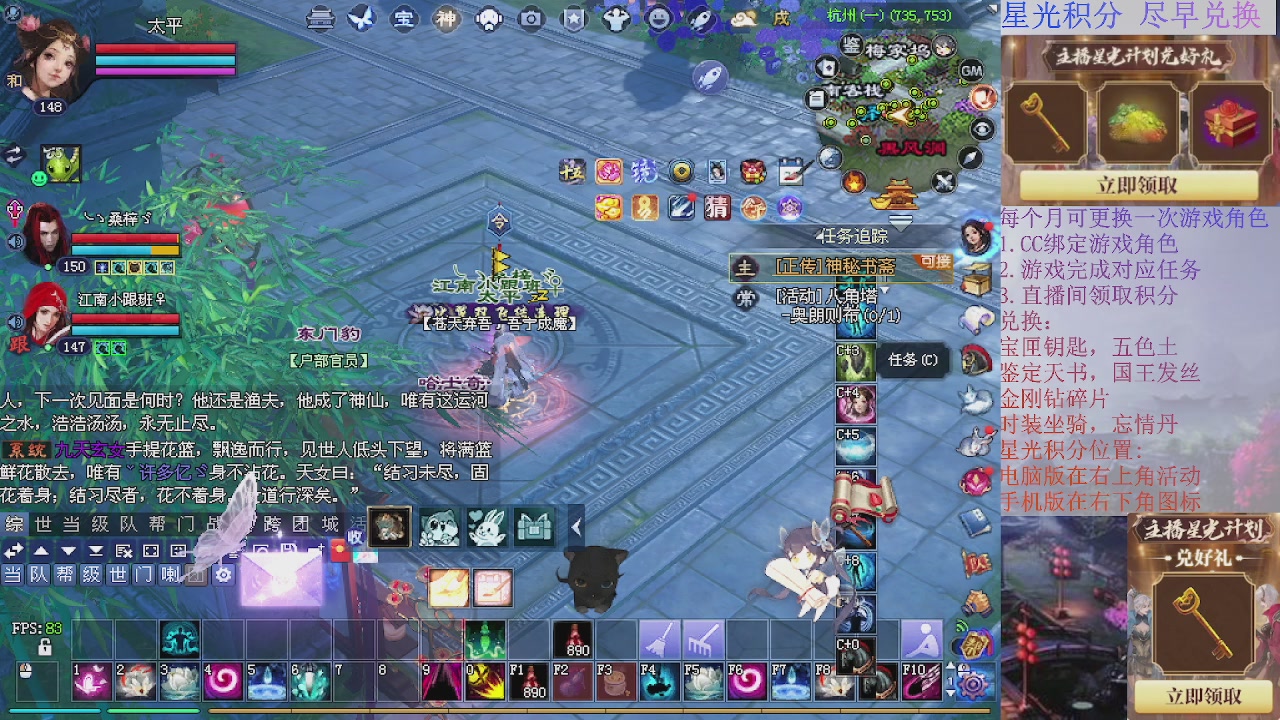Click the calendar sign-in icon with brush
Viewport: 1280px width, 720px height.
(x=790, y=172)
